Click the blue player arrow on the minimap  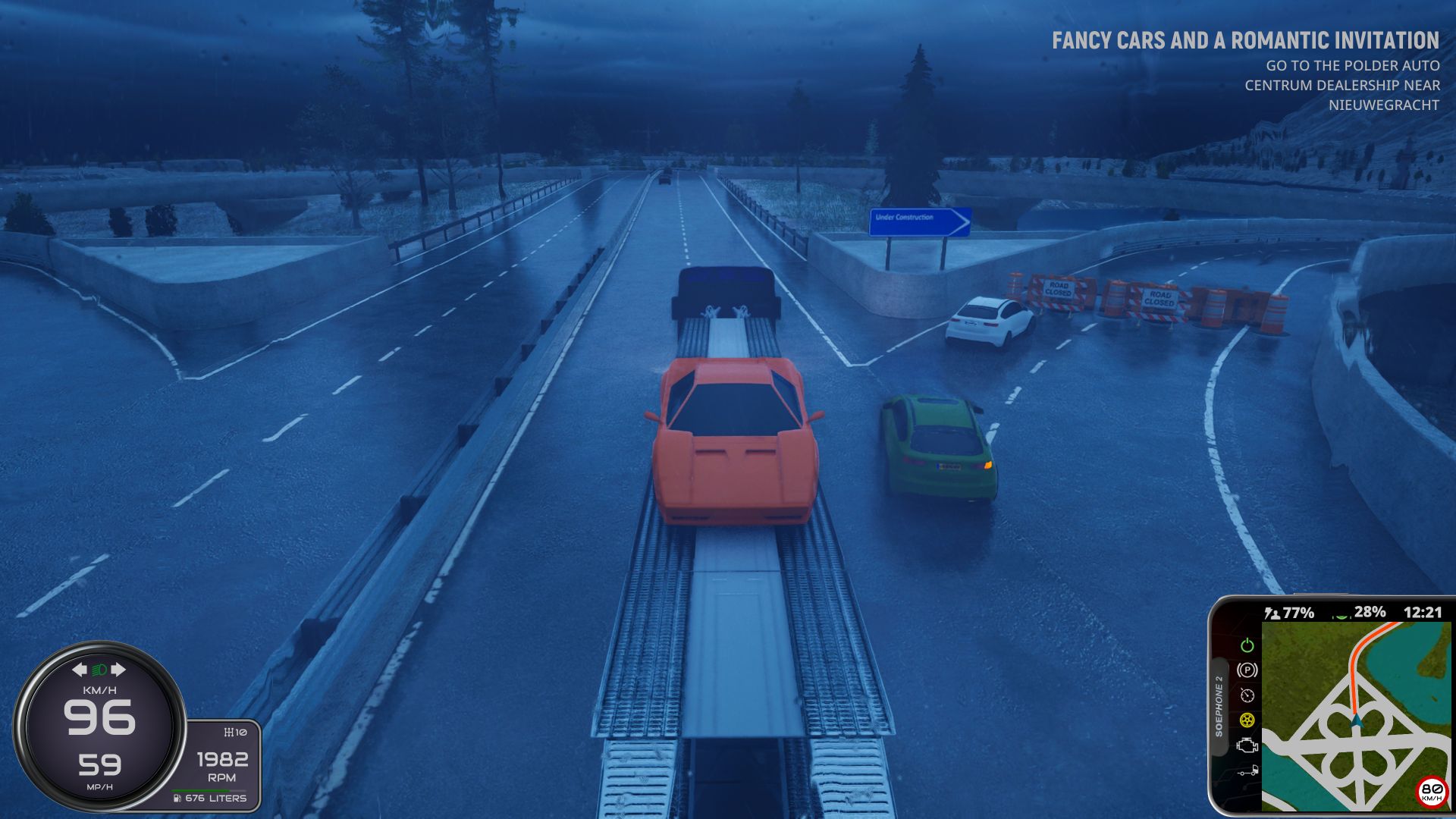click(1357, 720)
